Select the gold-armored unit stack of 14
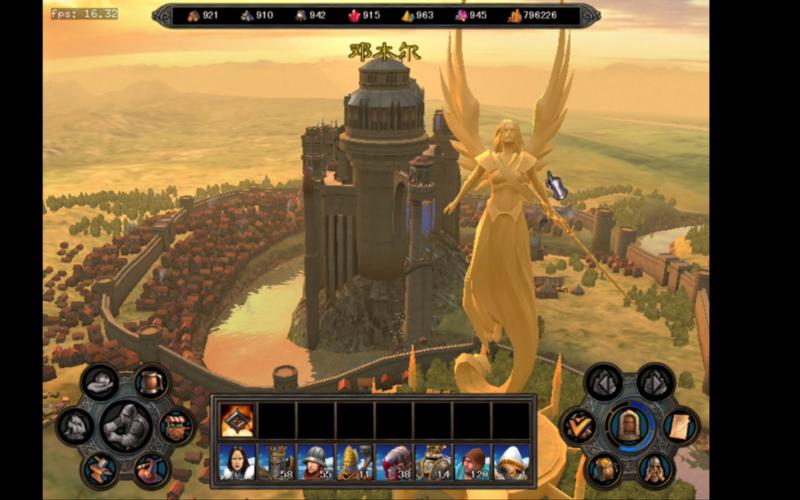 coord(432,461)
